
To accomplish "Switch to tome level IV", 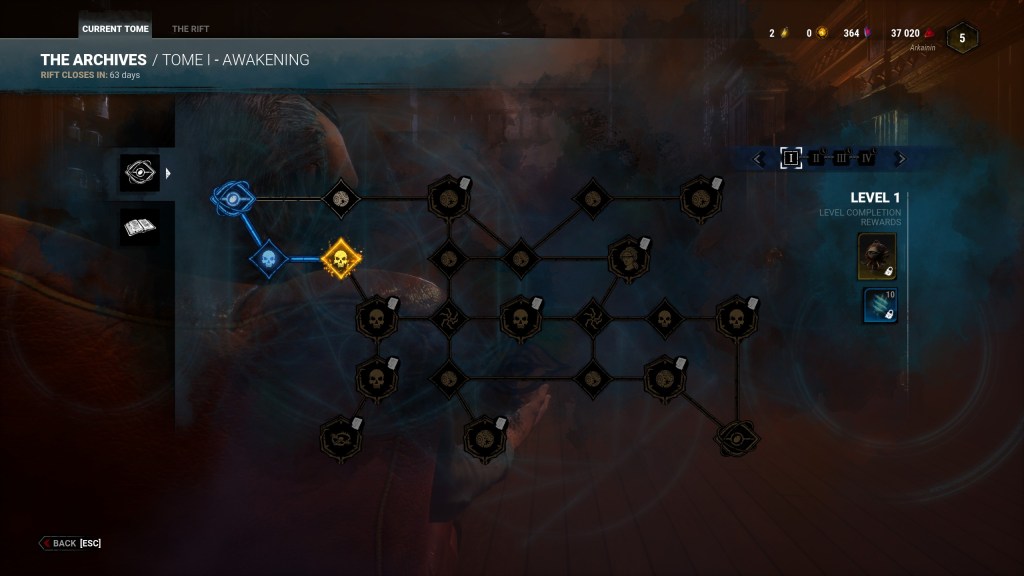I will (867, 158).
